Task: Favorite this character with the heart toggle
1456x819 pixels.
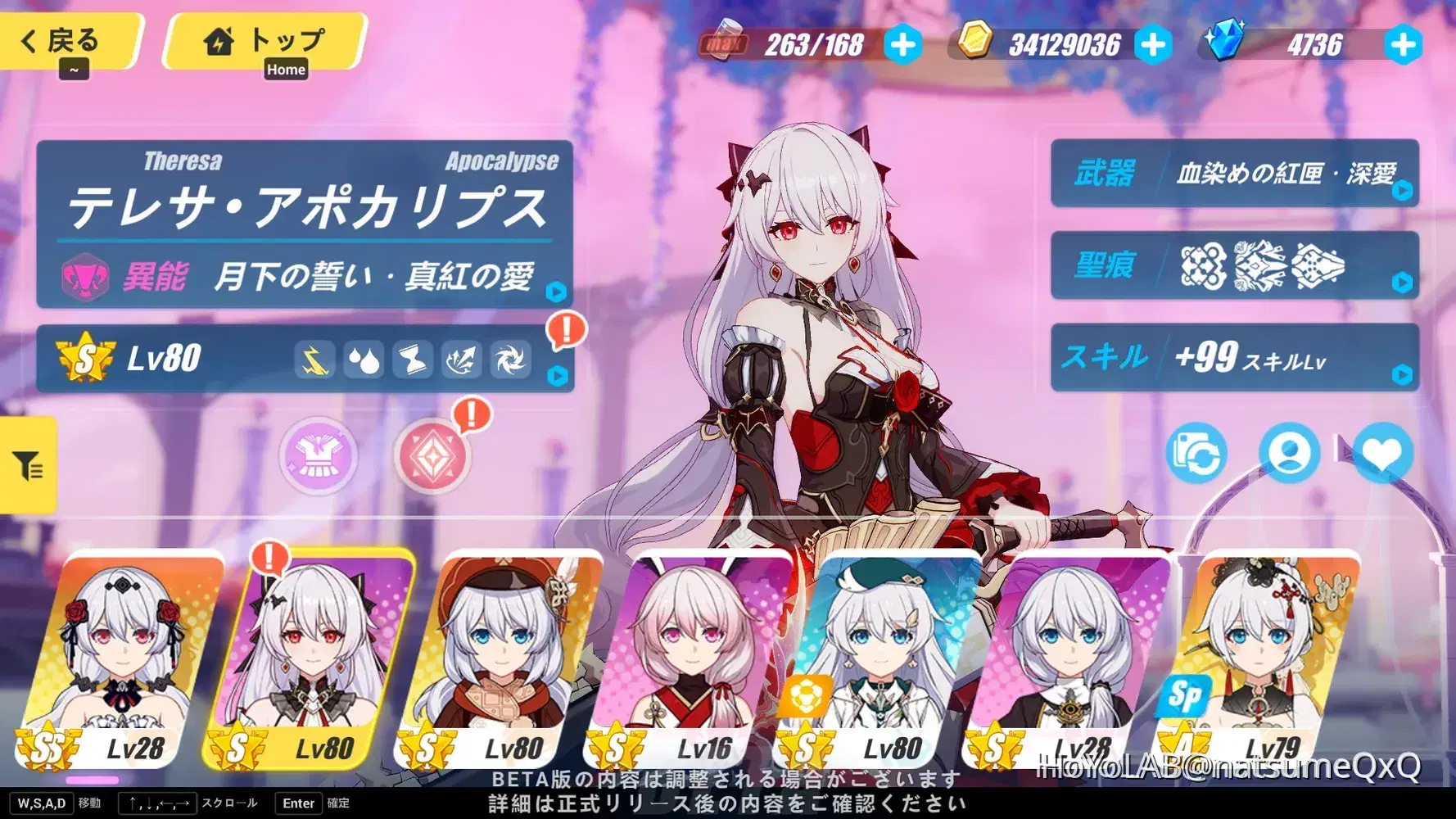Action: (1384, 453)
